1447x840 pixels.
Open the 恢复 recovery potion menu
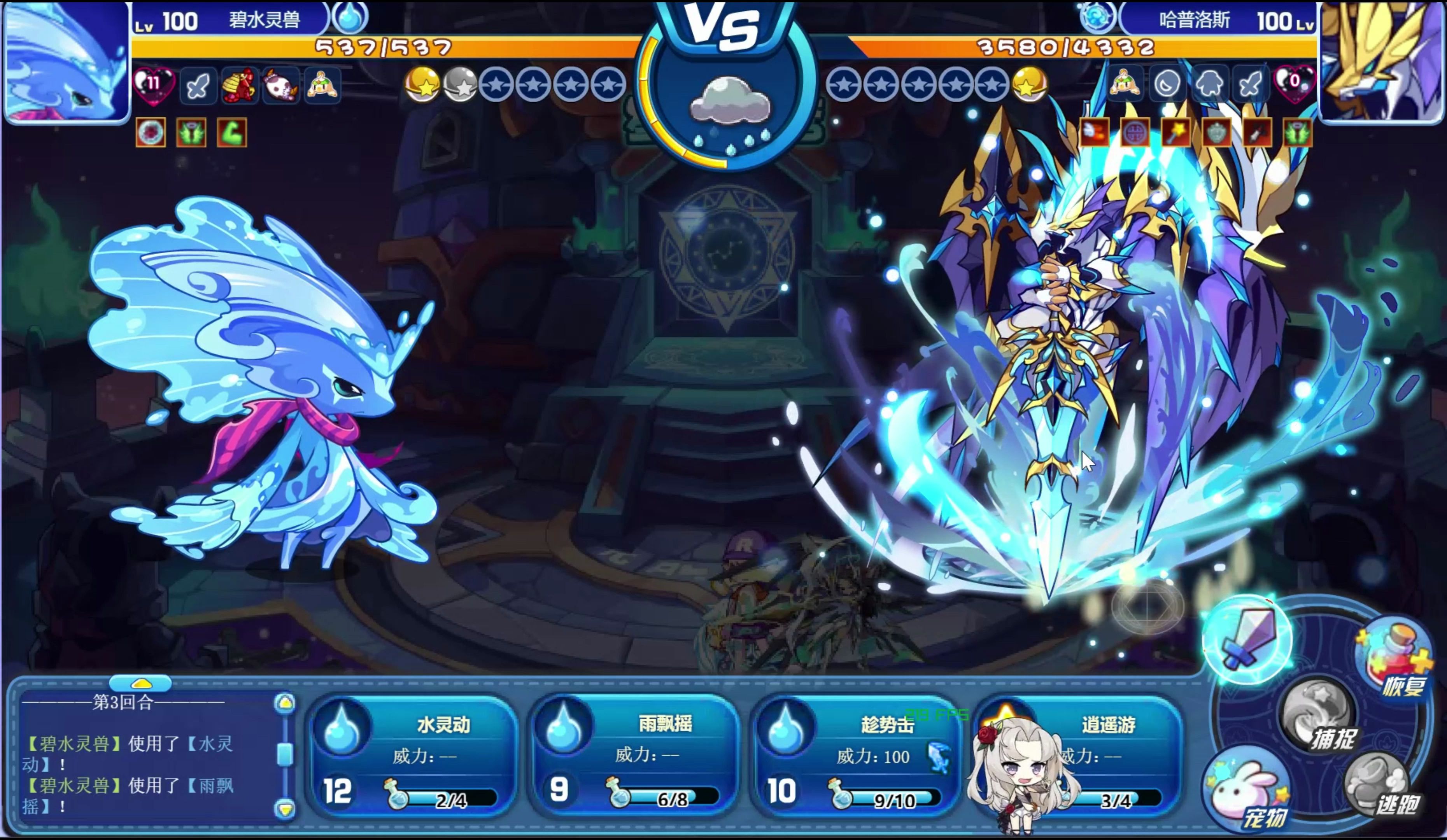(x=1393, y=660)
